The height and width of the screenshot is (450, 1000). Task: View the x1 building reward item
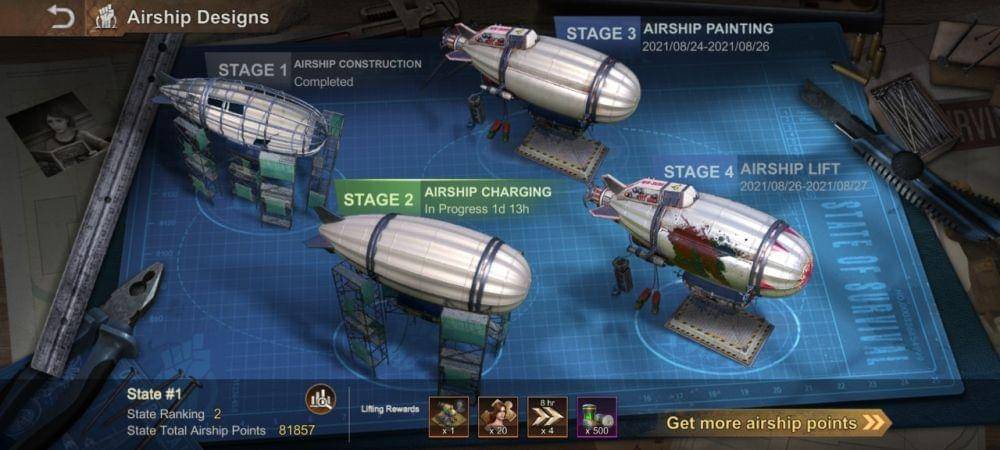click(x=449, y=416)
